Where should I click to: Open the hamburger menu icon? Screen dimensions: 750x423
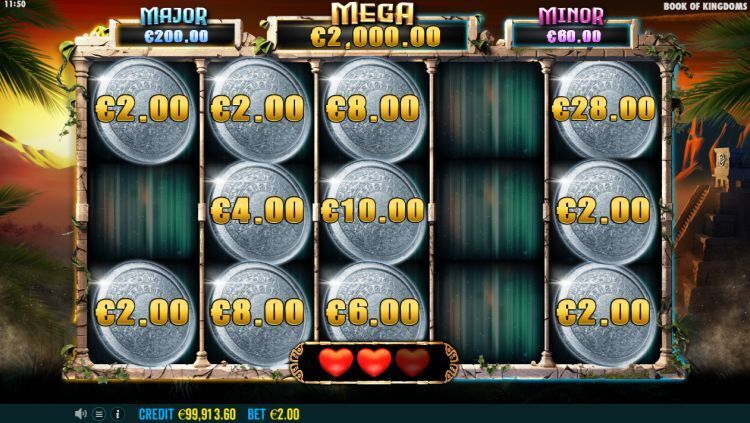(x=99, y=413)
